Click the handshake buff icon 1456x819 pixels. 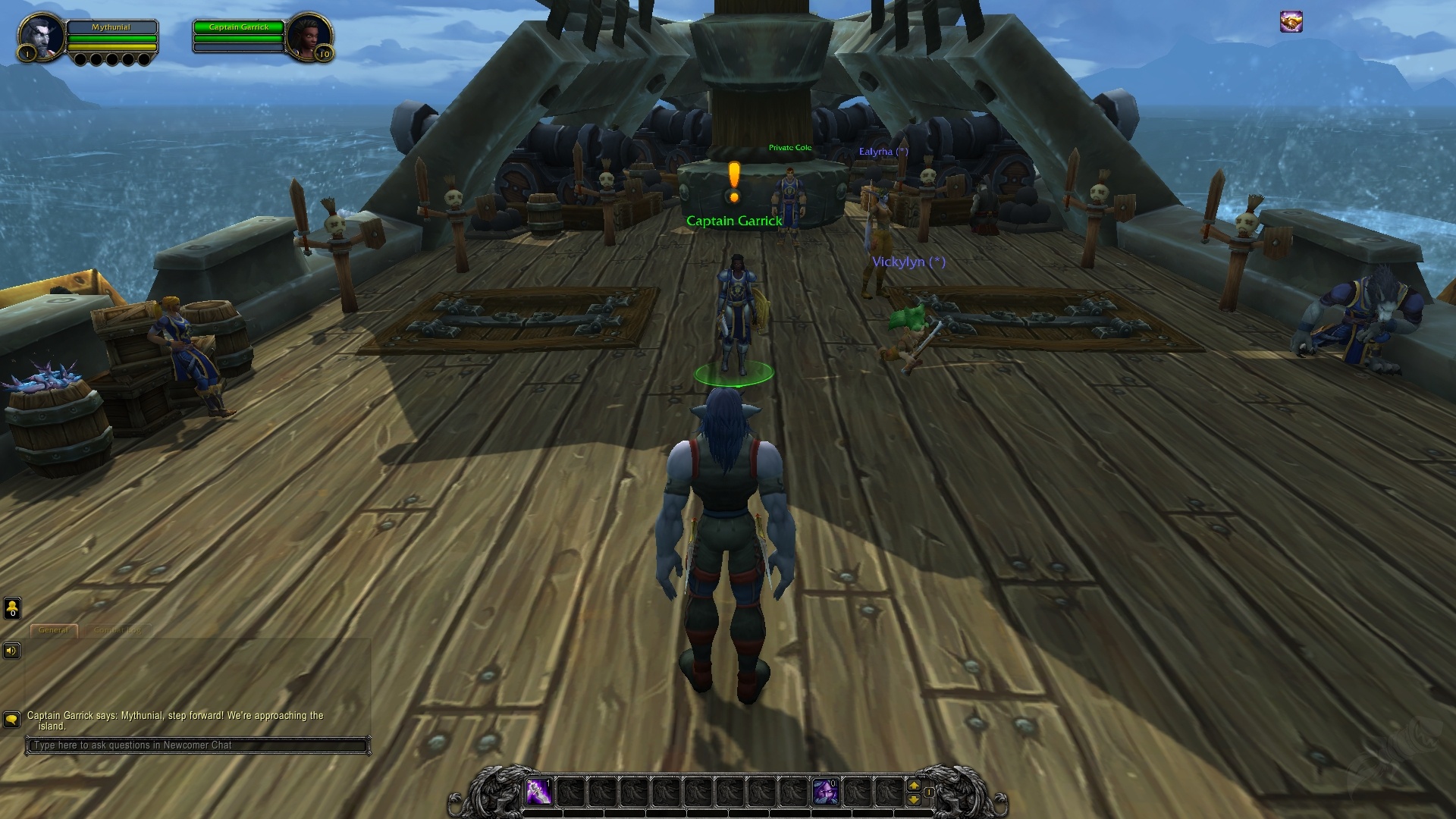point(1291,22)
